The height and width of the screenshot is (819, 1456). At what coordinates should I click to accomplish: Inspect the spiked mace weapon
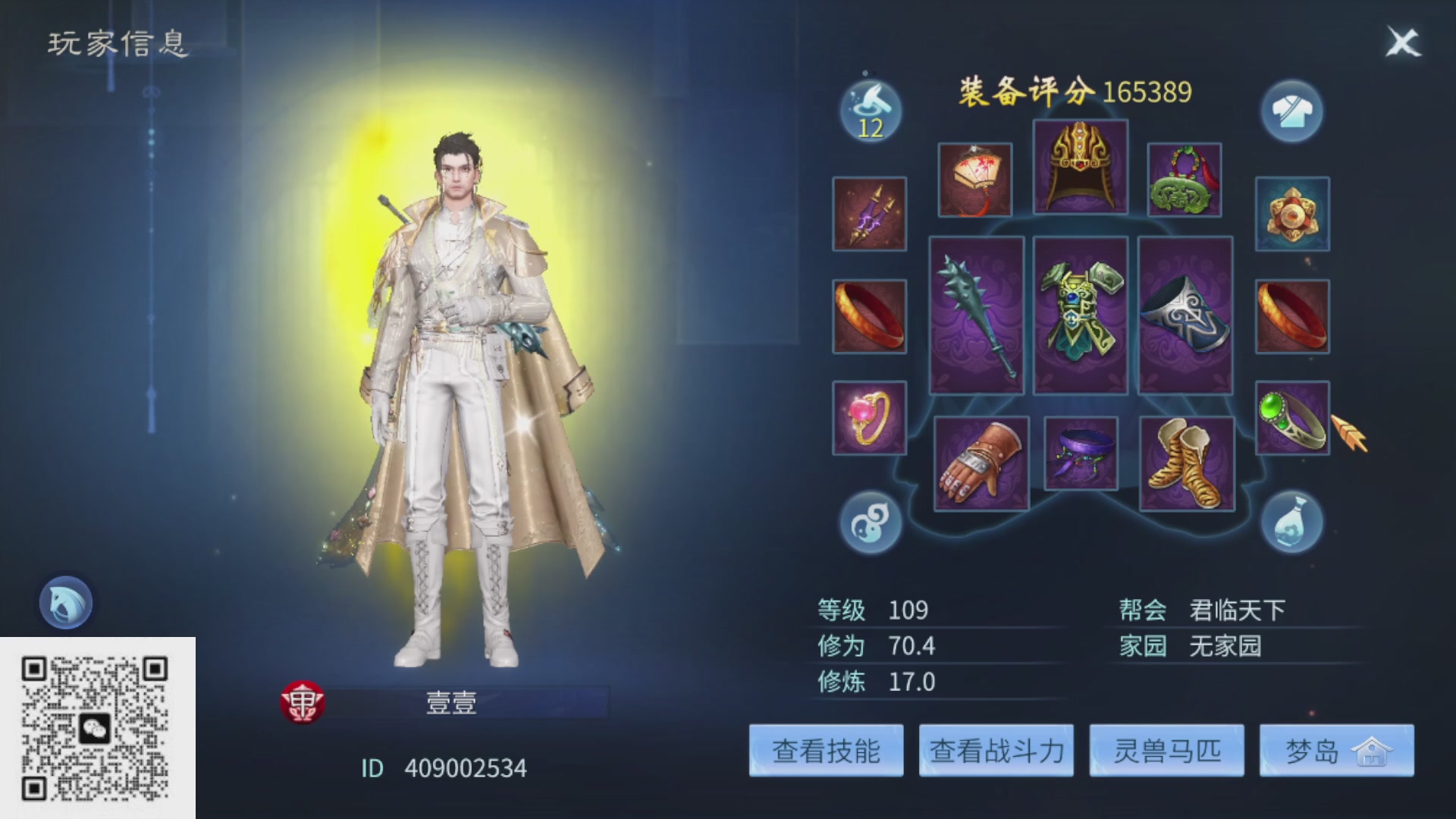tap(977, 318)
